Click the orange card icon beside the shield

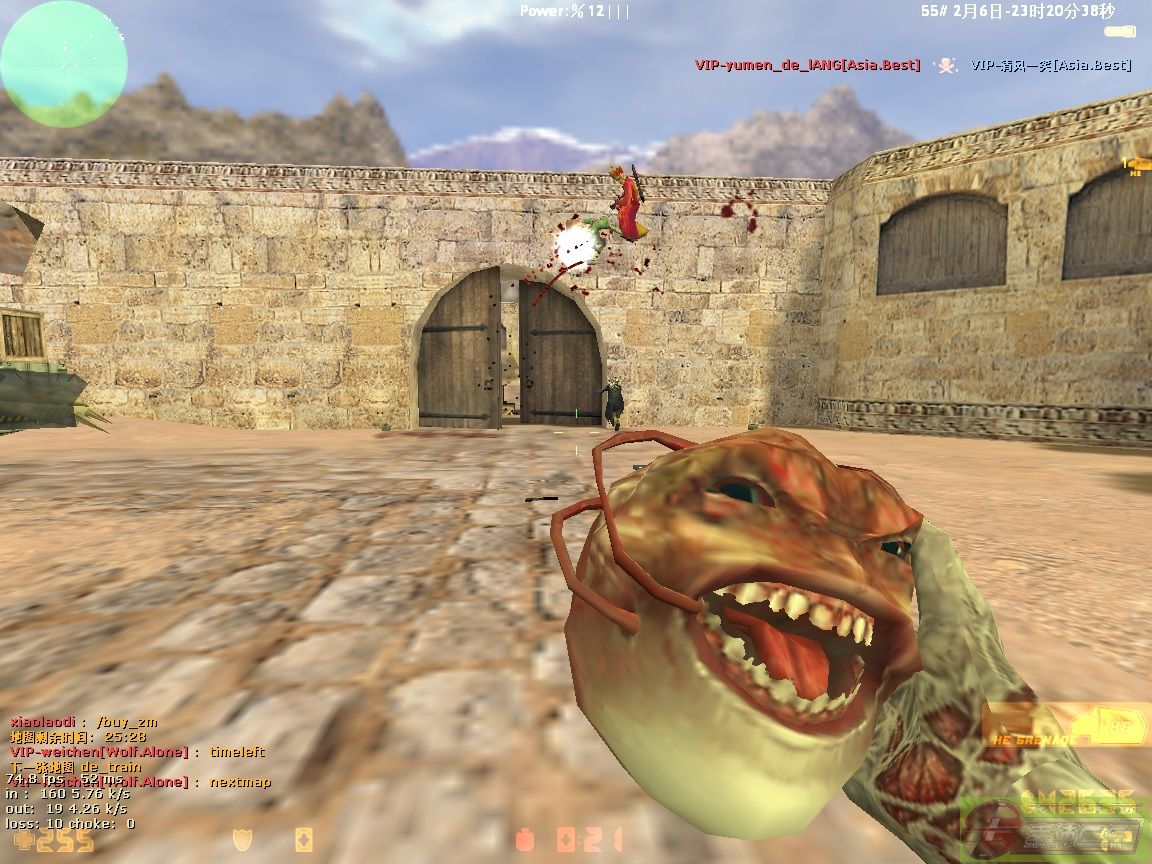click(303, 839)
